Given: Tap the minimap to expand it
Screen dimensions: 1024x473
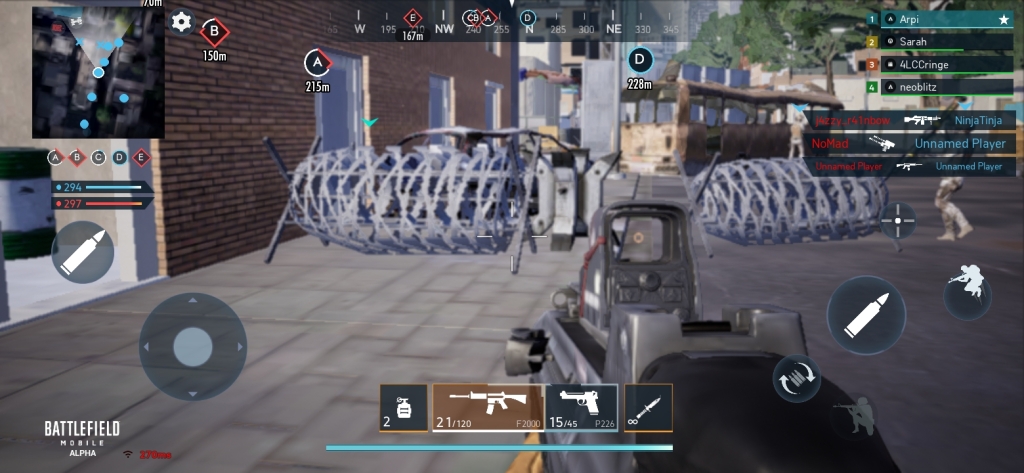Looking at the screenshot, I should tap(97, 72).
